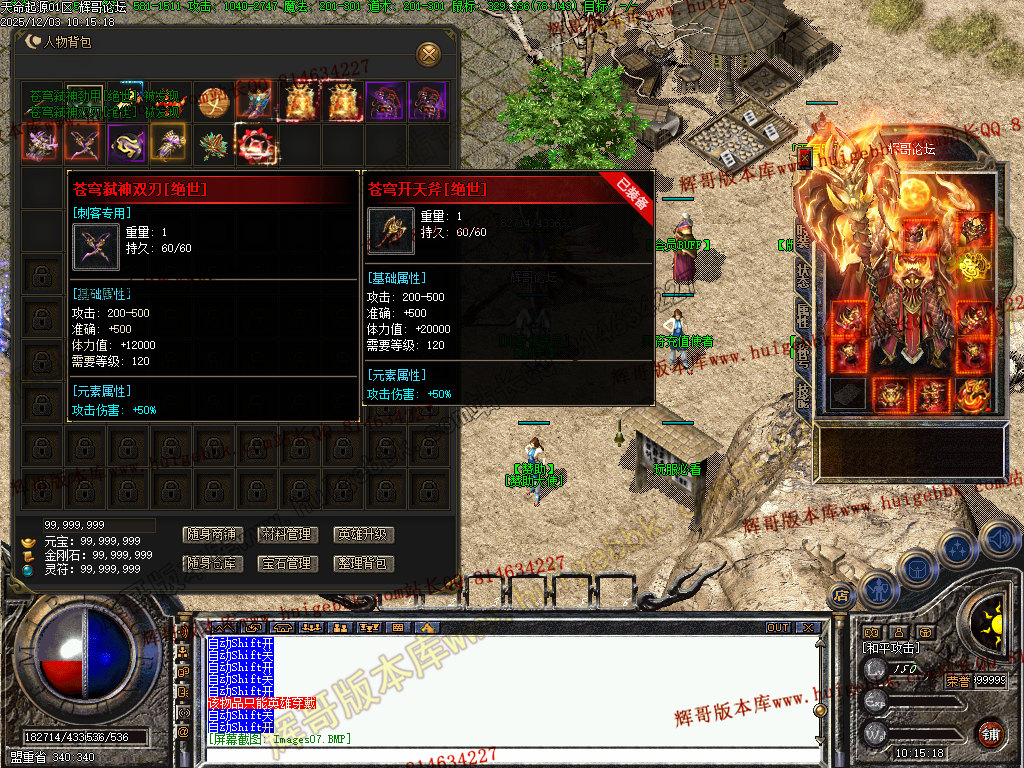1024x768 pixels.
Task: Click the 材料管理 materials button
Action: coord(286,535)
